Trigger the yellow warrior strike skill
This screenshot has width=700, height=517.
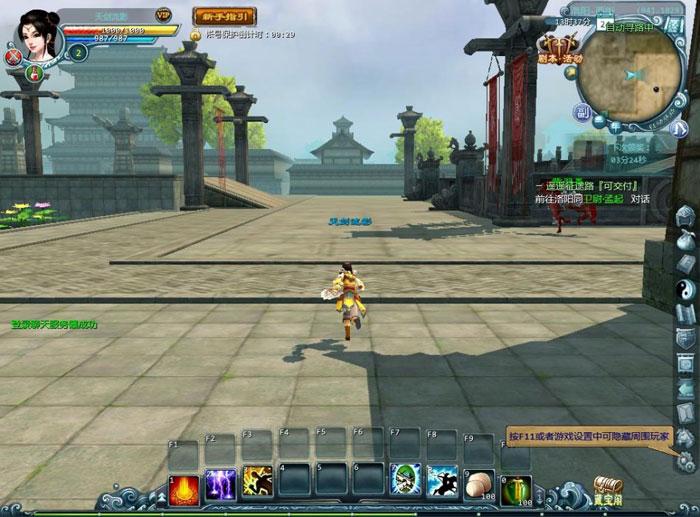coord(257,482)
